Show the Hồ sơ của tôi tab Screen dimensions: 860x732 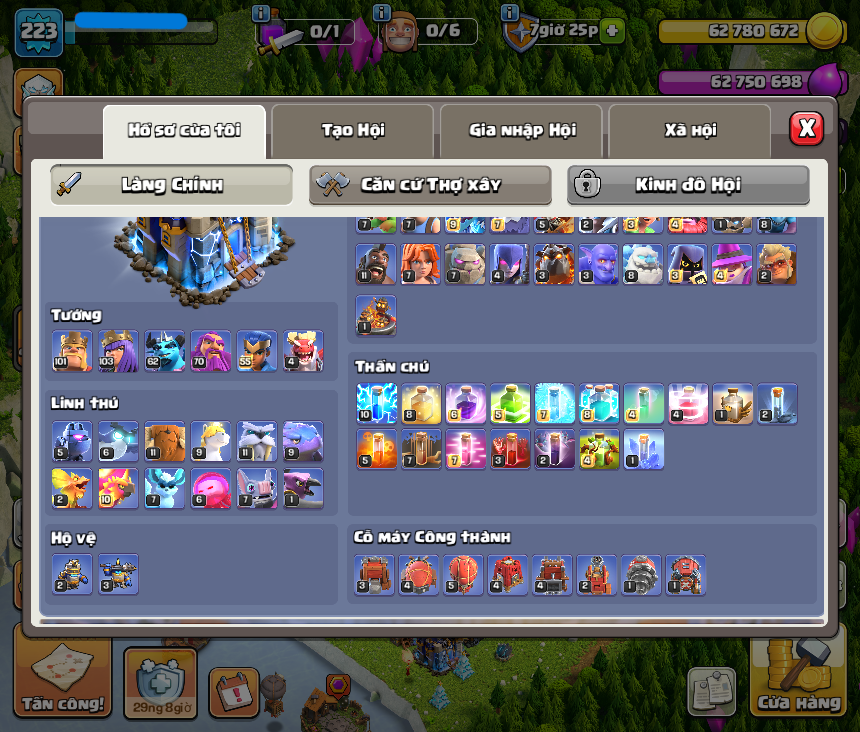tap(184, 130)
